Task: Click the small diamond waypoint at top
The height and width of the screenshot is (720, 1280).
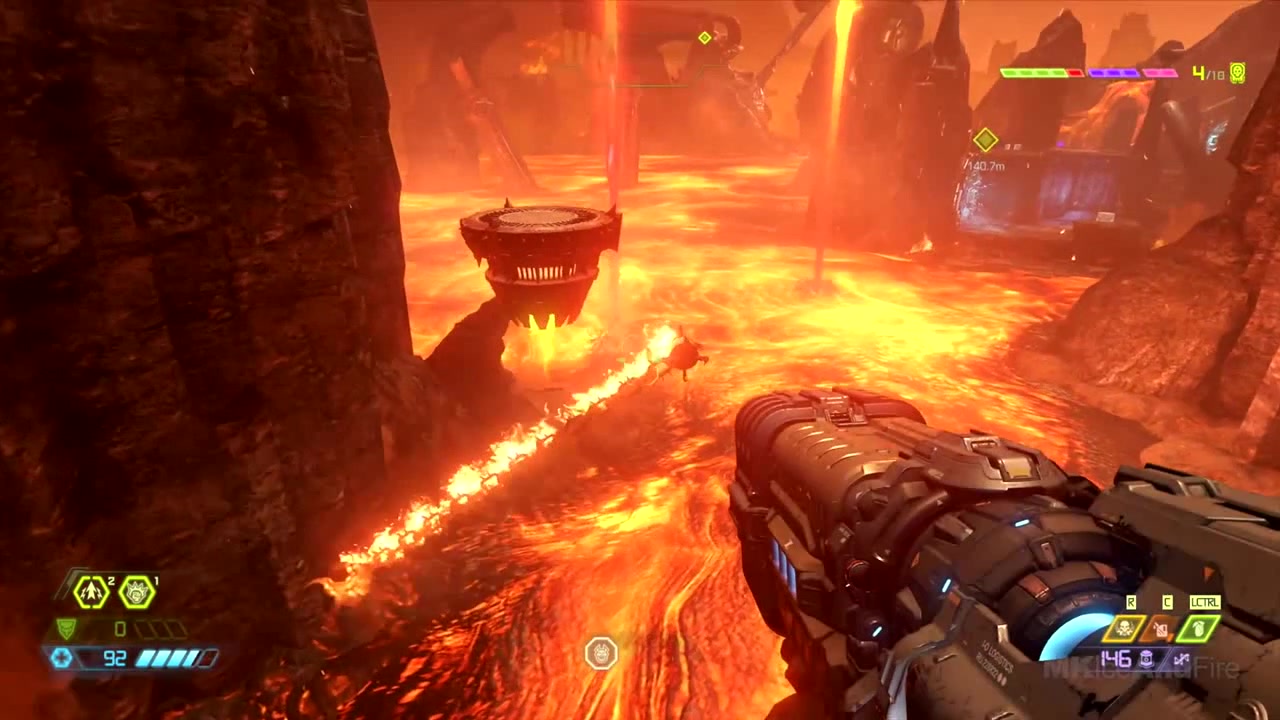Action: pos(704,38)
